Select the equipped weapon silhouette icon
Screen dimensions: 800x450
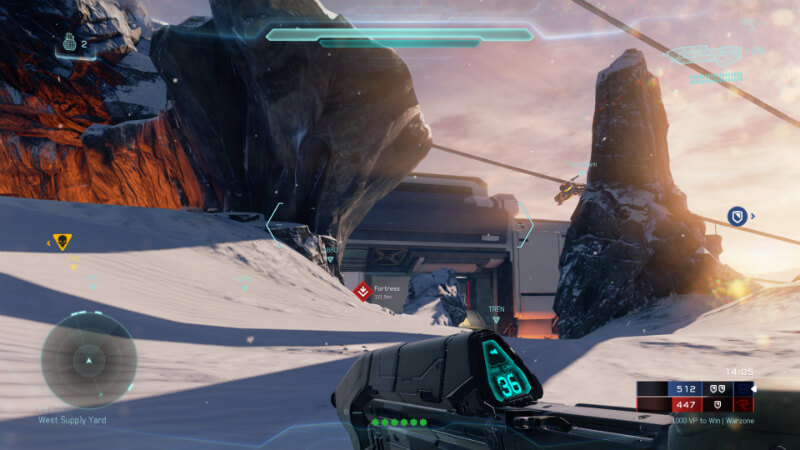[x=703, y=55]
